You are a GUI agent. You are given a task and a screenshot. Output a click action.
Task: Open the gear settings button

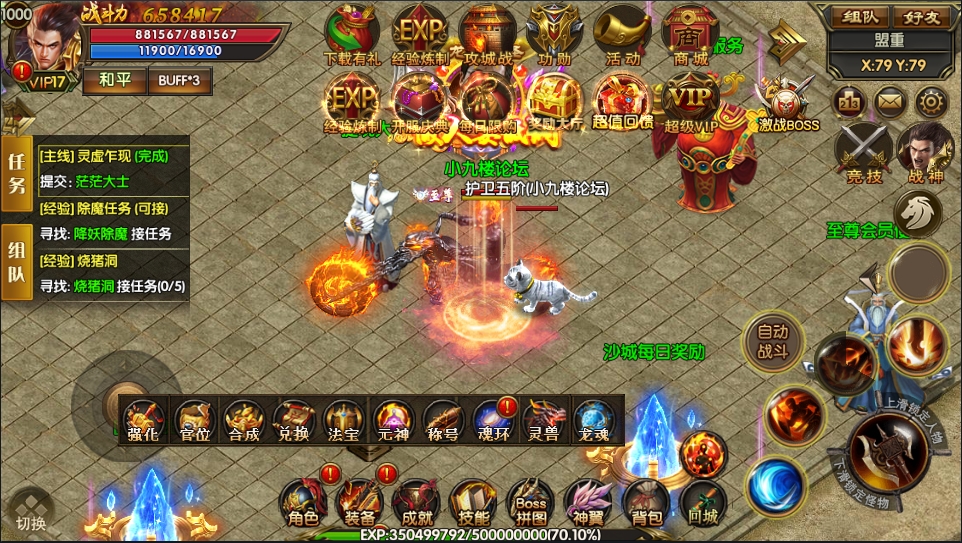932,101
